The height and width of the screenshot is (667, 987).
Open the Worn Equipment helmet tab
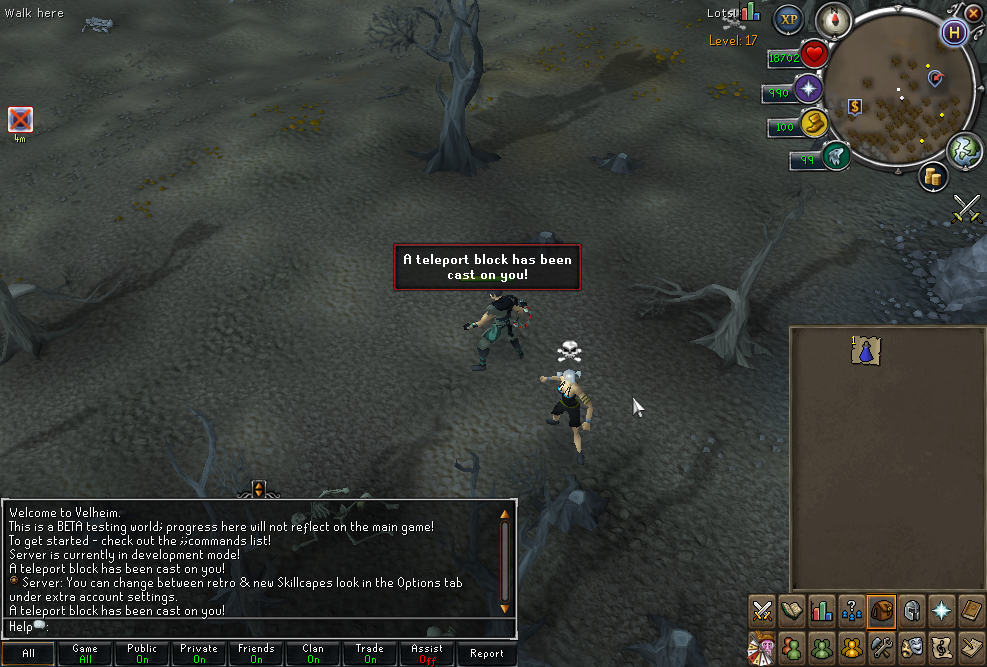click(x=911, y=610)
